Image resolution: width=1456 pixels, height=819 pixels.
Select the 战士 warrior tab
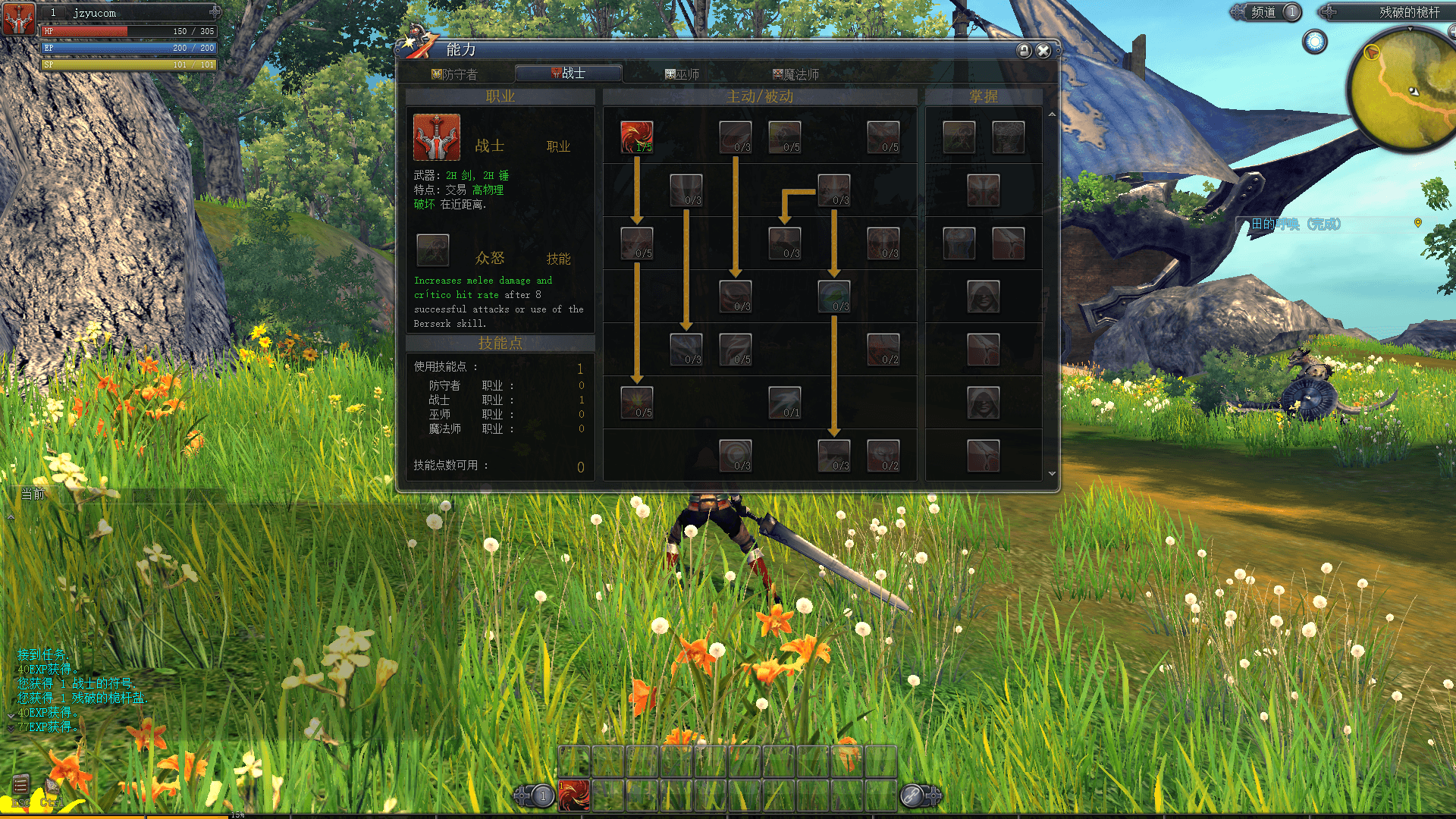click(x=569, y=73)
